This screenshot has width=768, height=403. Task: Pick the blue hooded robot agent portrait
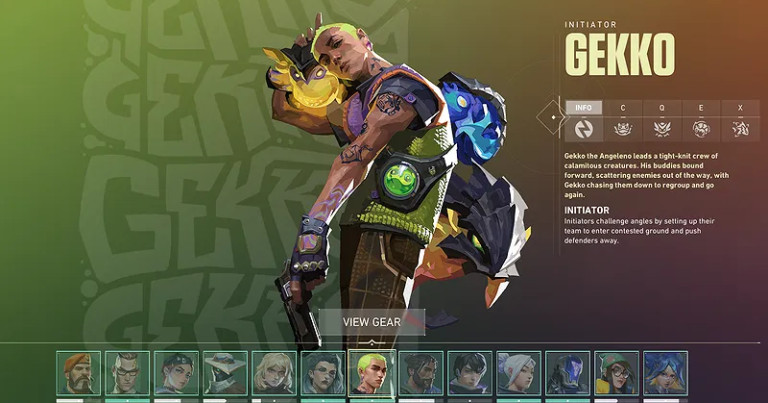(x=568, y=373)
